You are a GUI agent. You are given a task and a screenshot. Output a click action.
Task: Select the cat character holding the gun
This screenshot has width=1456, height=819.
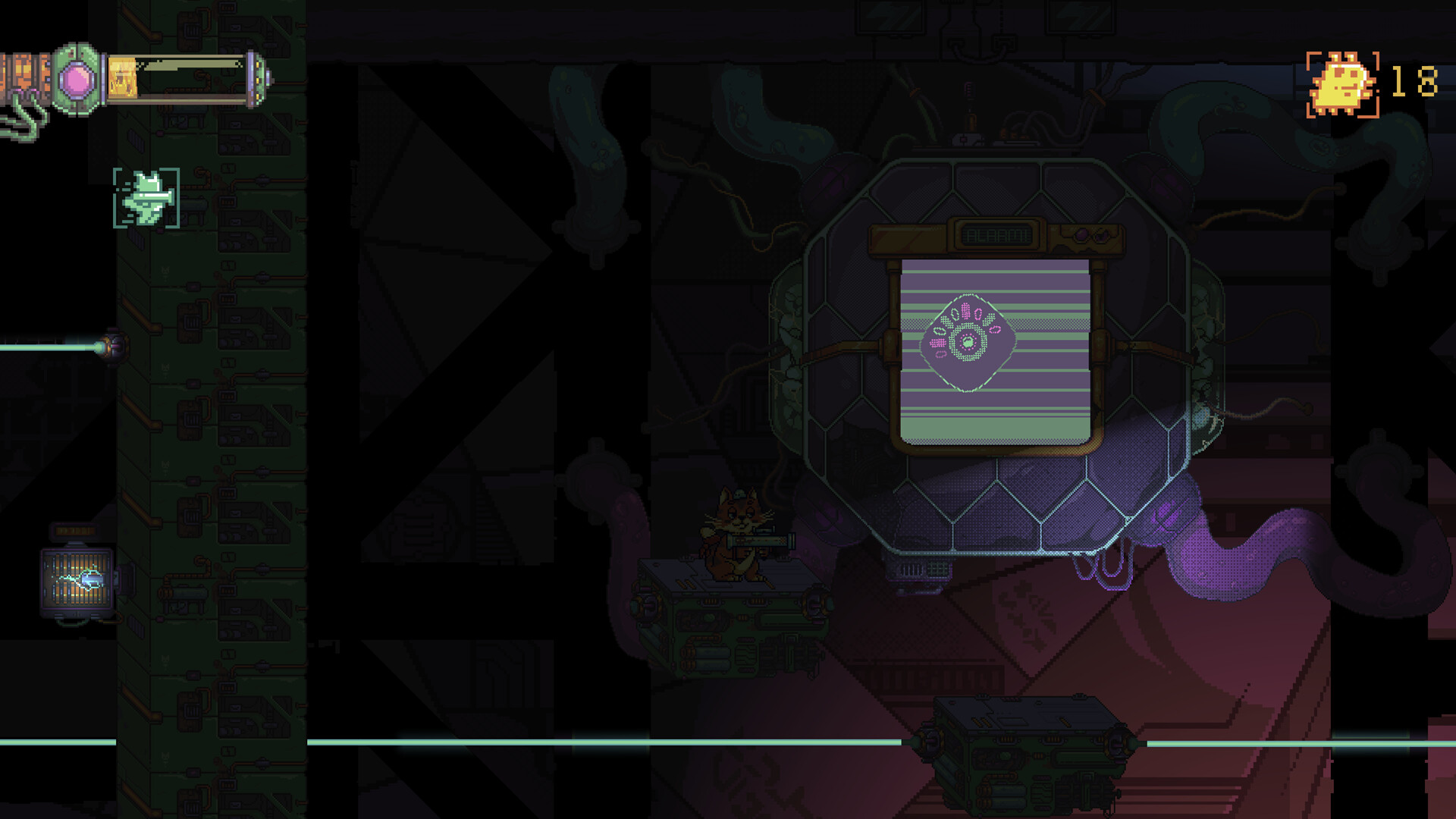[x=732, y=531]
